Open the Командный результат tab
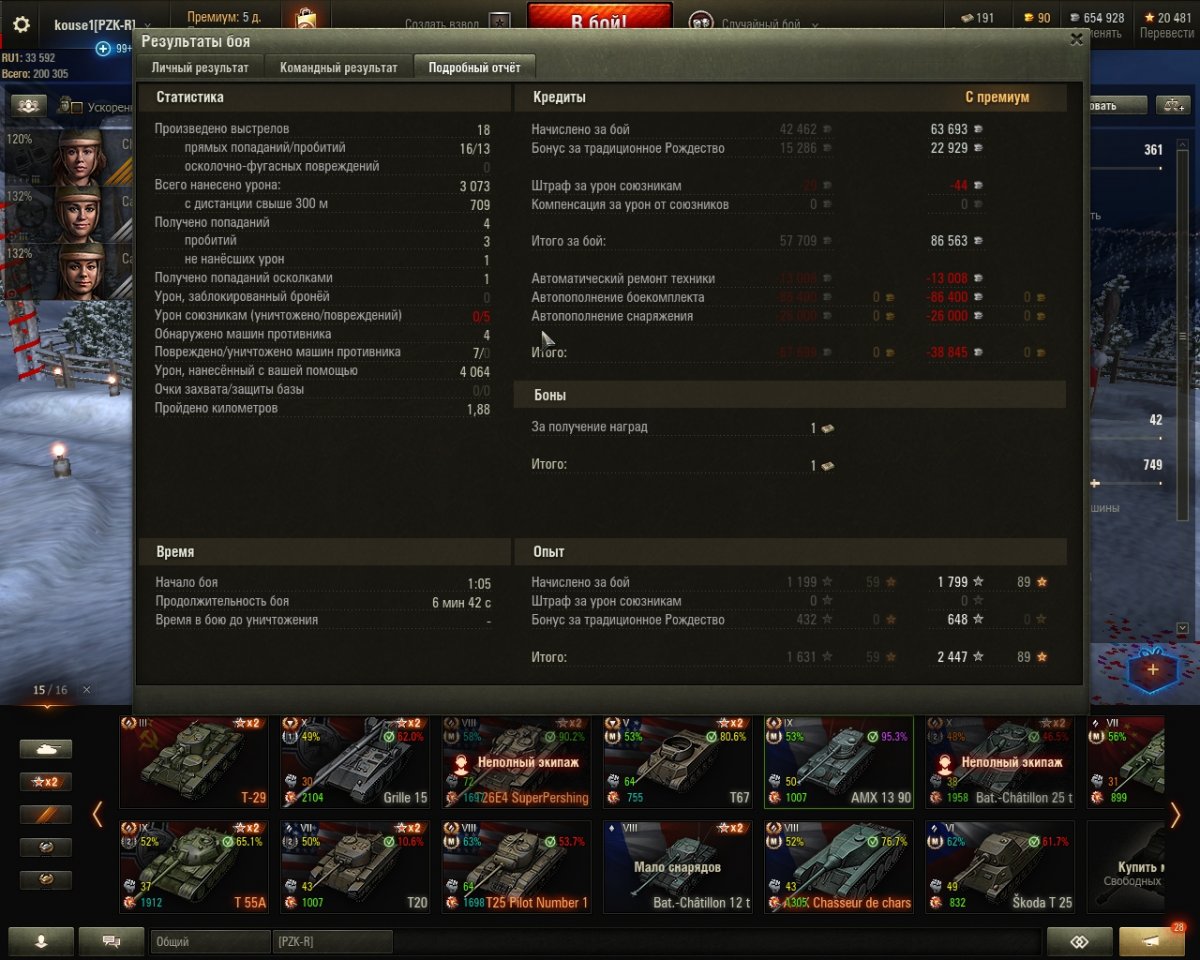This screenshot has height=960, width=1200. pos(338,68)
